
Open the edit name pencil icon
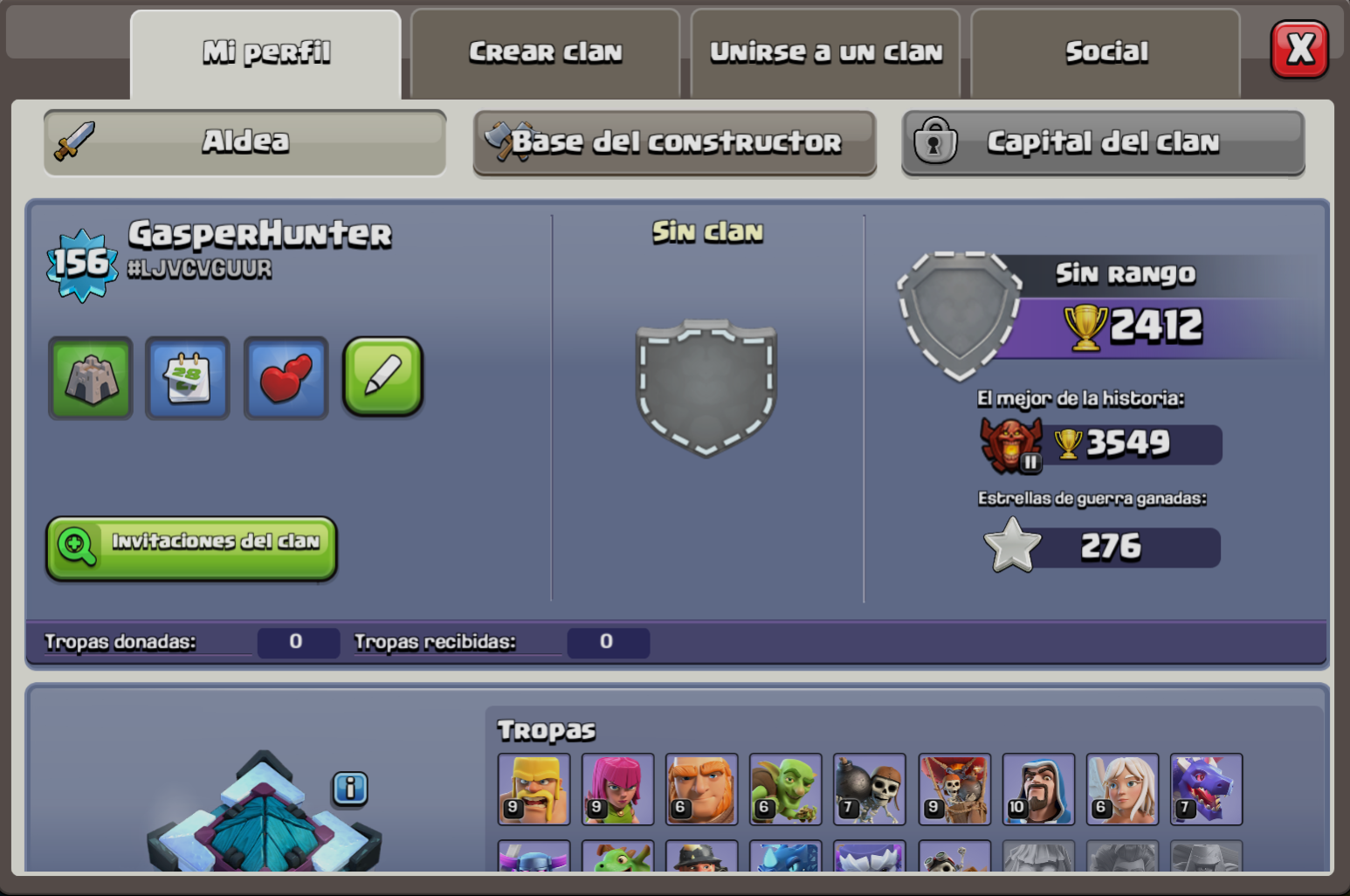coord(382,378)
